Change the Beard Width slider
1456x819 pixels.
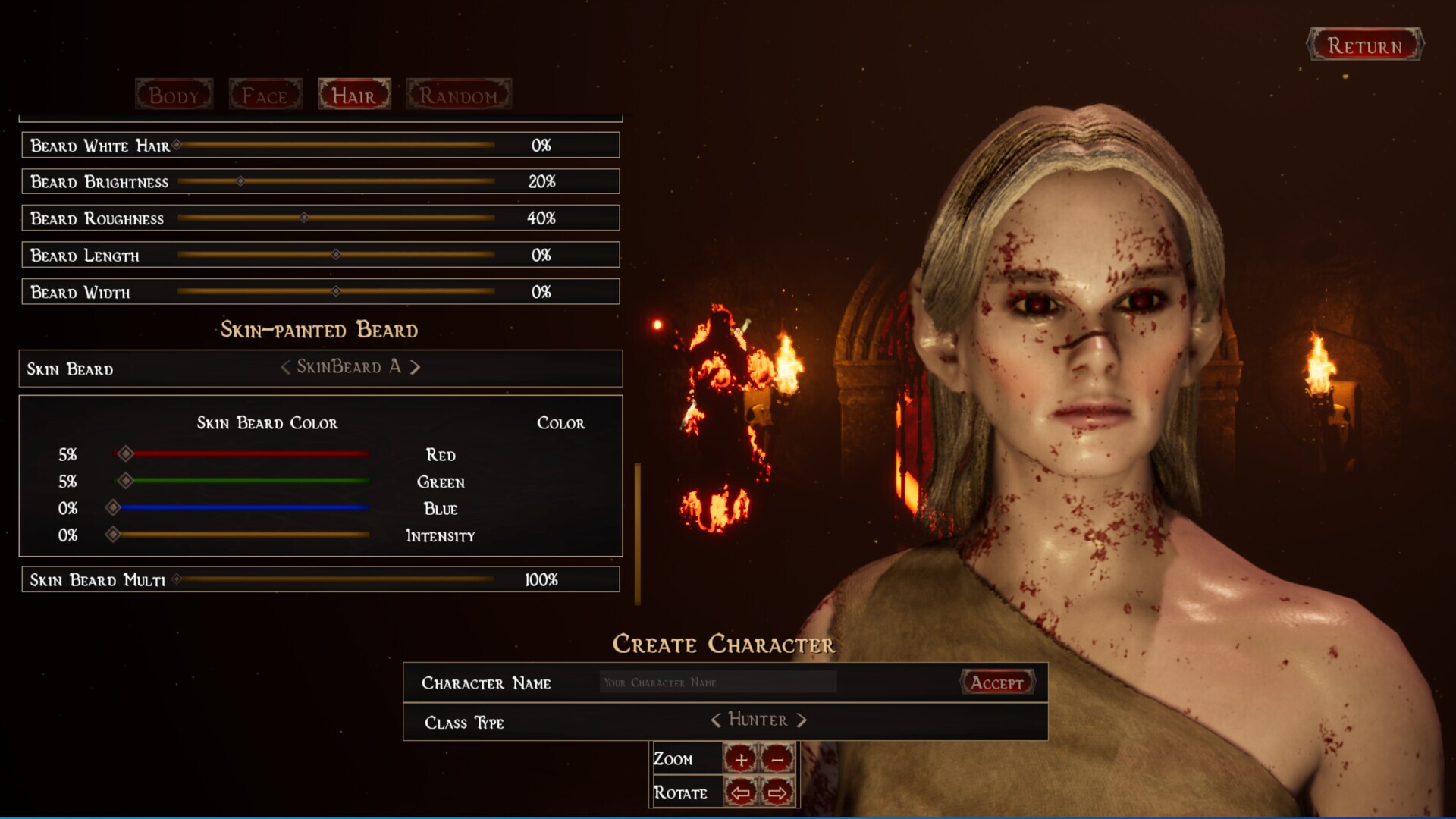pyautogui.click(x=336, y=291)
